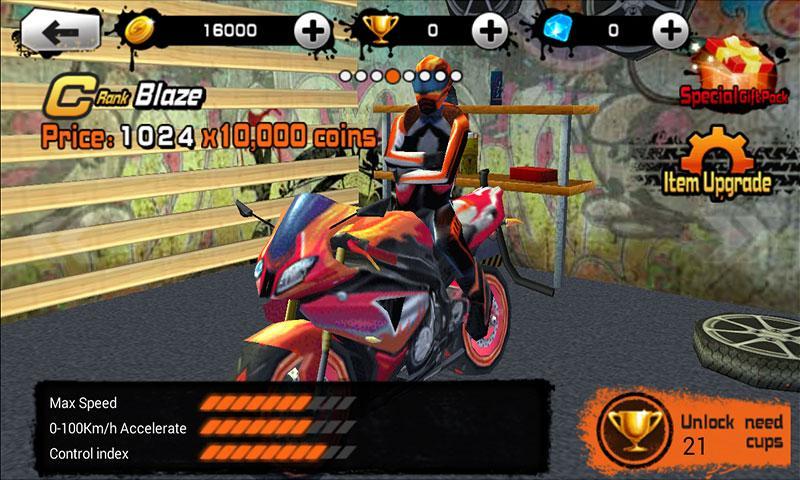Open the Item Upgrade menu
This screenshot has width=800, height=480.
pos(718,163)
